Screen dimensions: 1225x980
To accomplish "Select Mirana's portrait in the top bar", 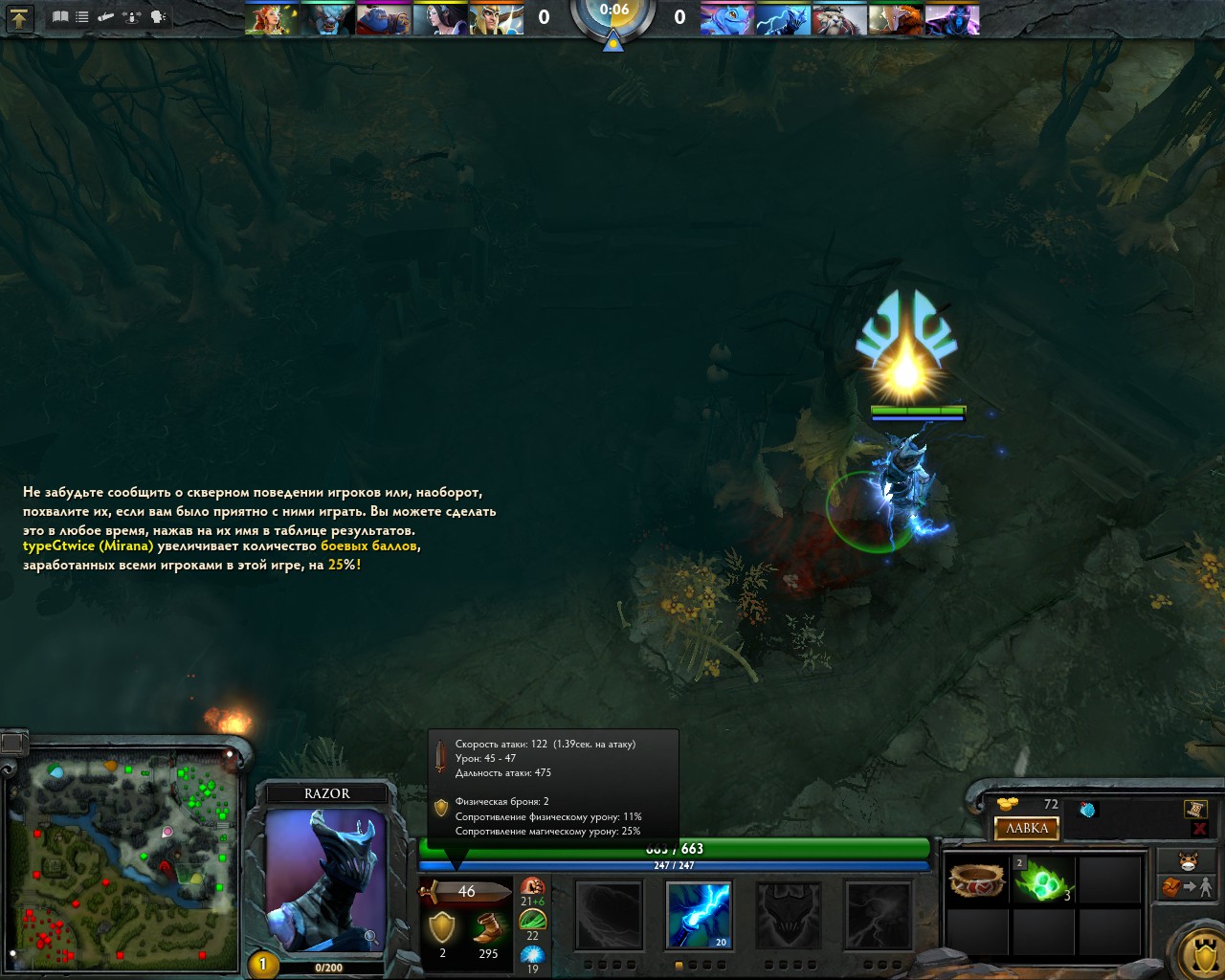I will (x=440, y=19).
